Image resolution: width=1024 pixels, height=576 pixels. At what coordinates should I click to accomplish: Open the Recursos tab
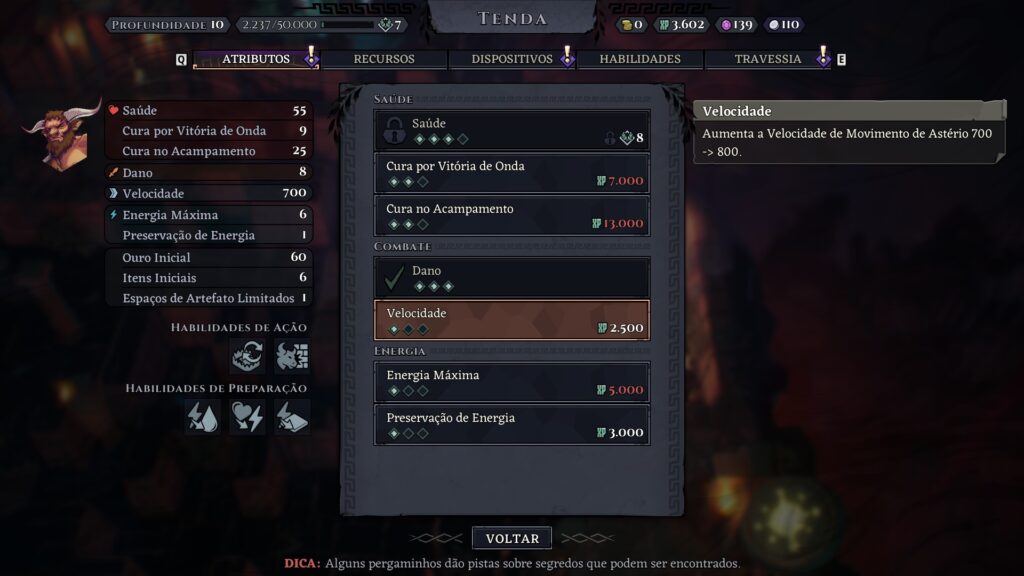point(383,59)
